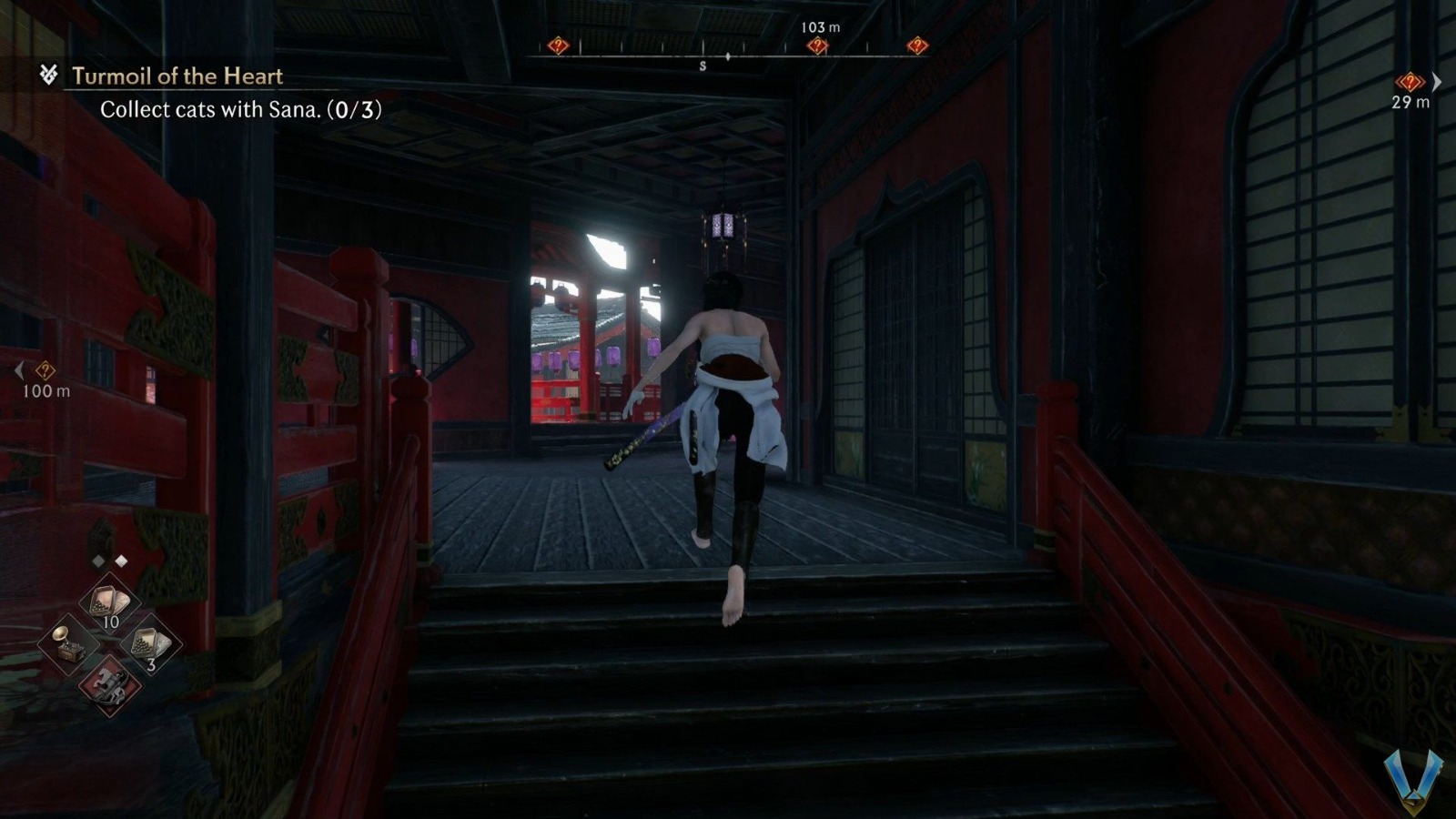Select the silver pellet box item with count 3

[151, 642]
